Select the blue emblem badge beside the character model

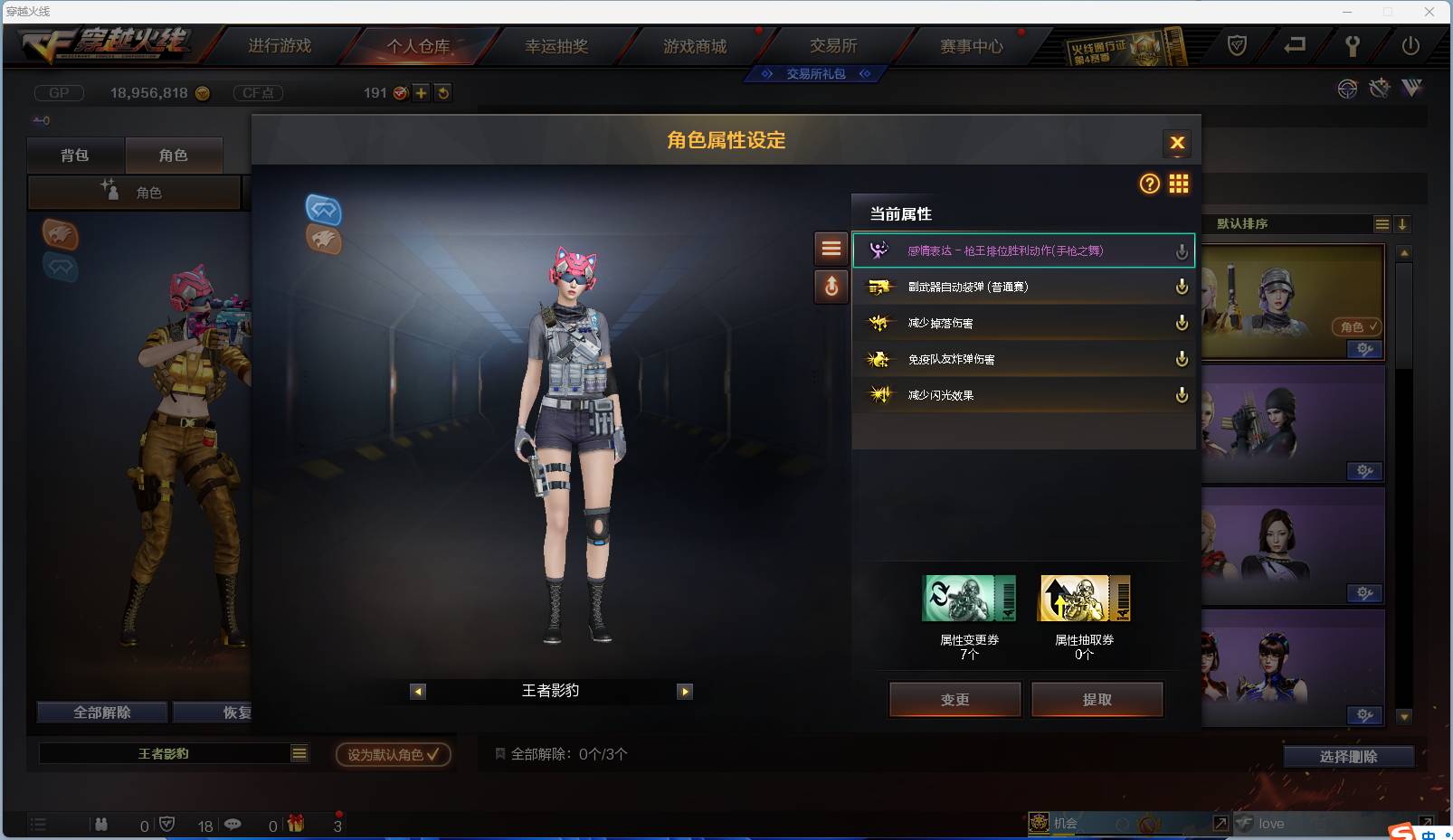click(x=324, y=212)
